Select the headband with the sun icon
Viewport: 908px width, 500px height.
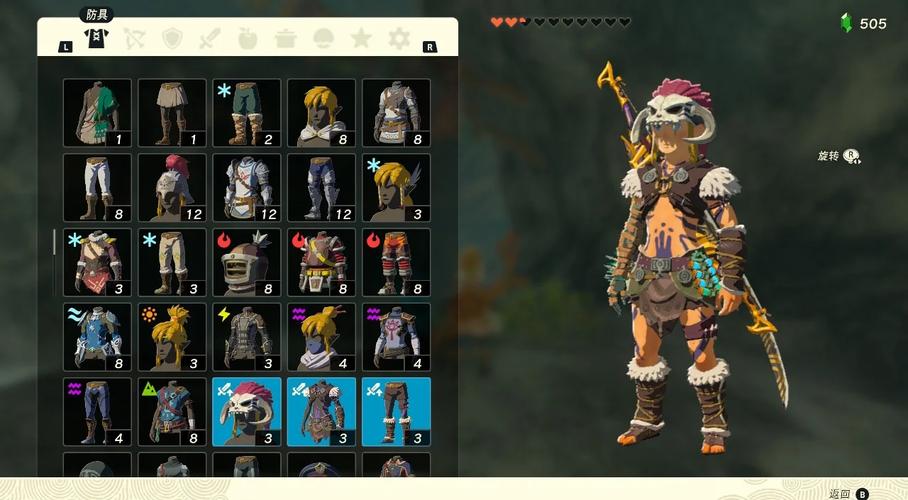point(172,337)
